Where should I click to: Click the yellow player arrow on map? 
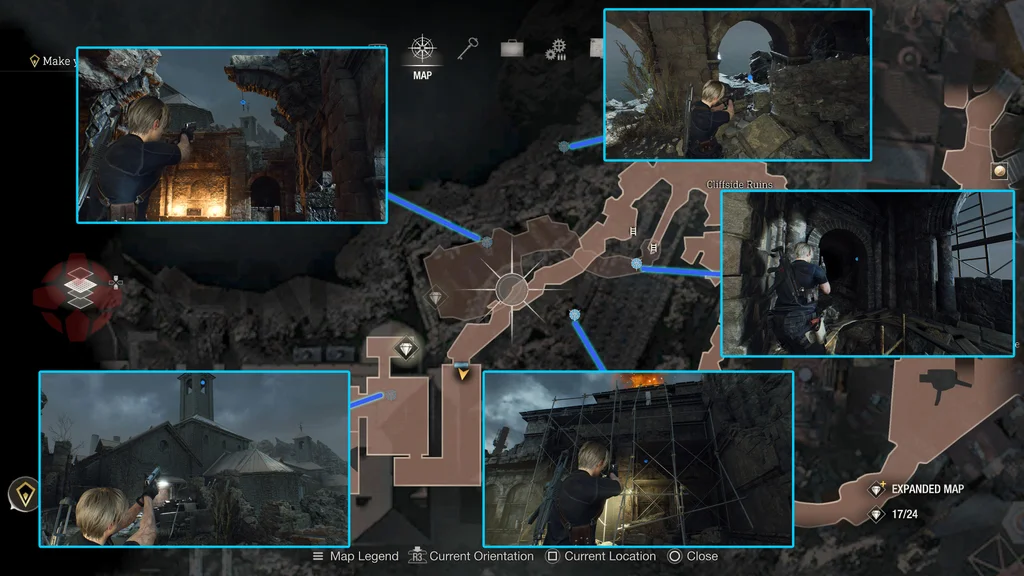pos(462,375)
